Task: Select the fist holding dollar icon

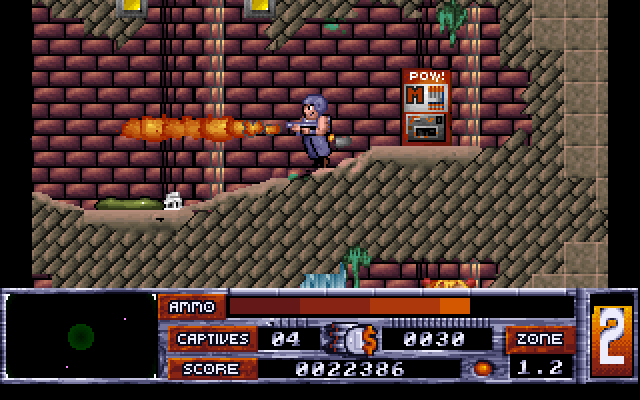Action: point(351,339)
